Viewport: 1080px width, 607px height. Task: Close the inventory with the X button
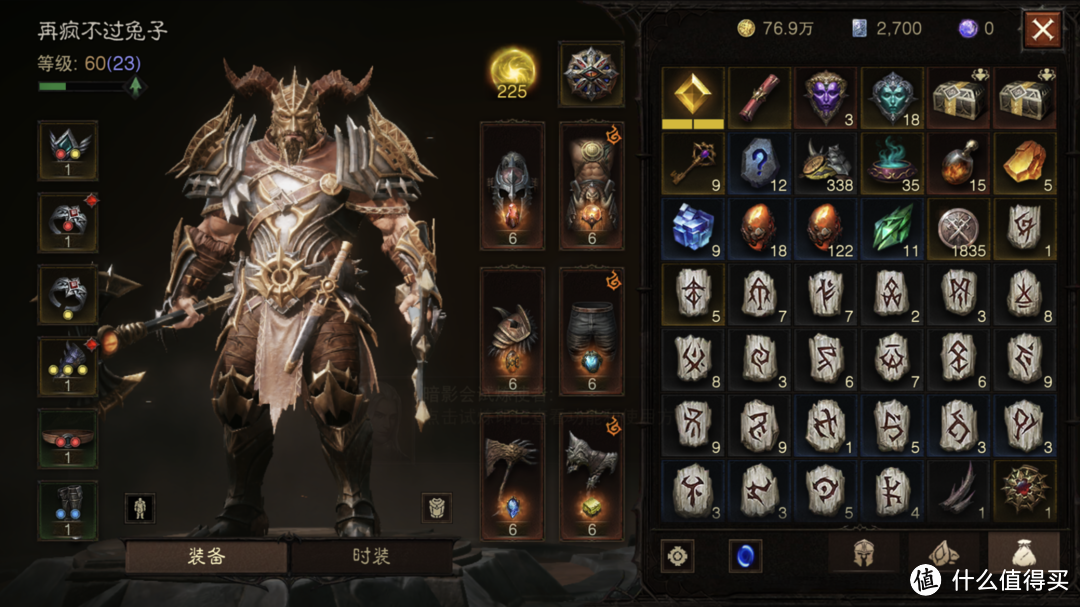(1042, 30)
